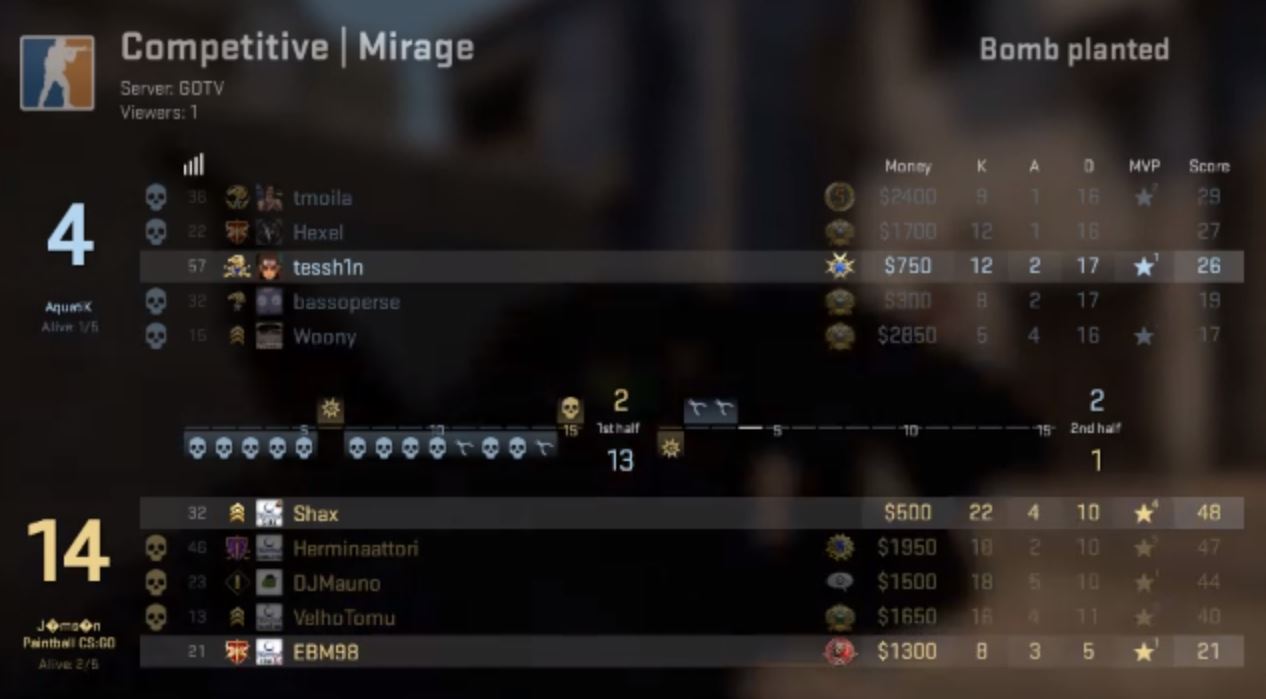Open Woony's player entry

tap(324, 337)
